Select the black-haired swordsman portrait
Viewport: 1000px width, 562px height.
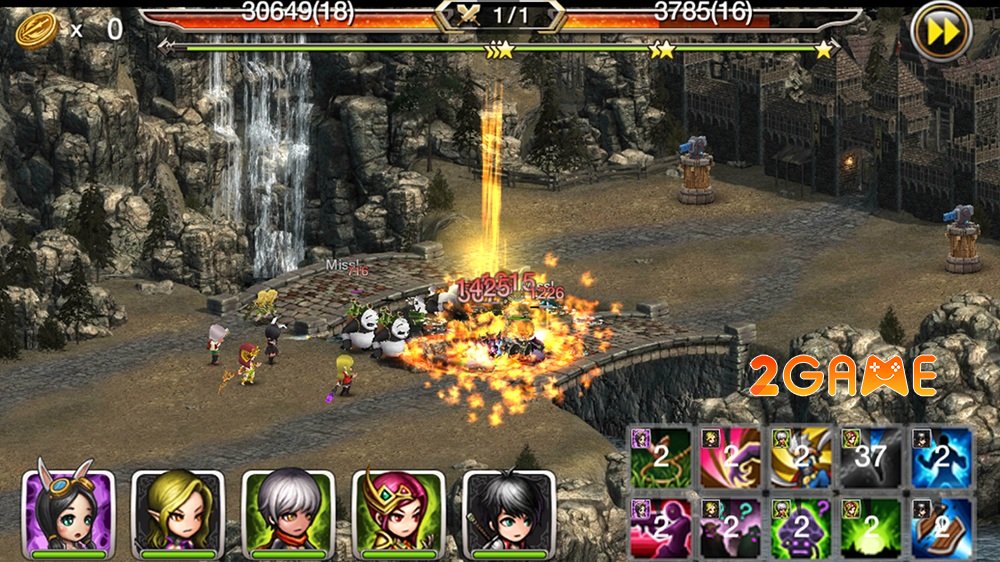point(509,512)
